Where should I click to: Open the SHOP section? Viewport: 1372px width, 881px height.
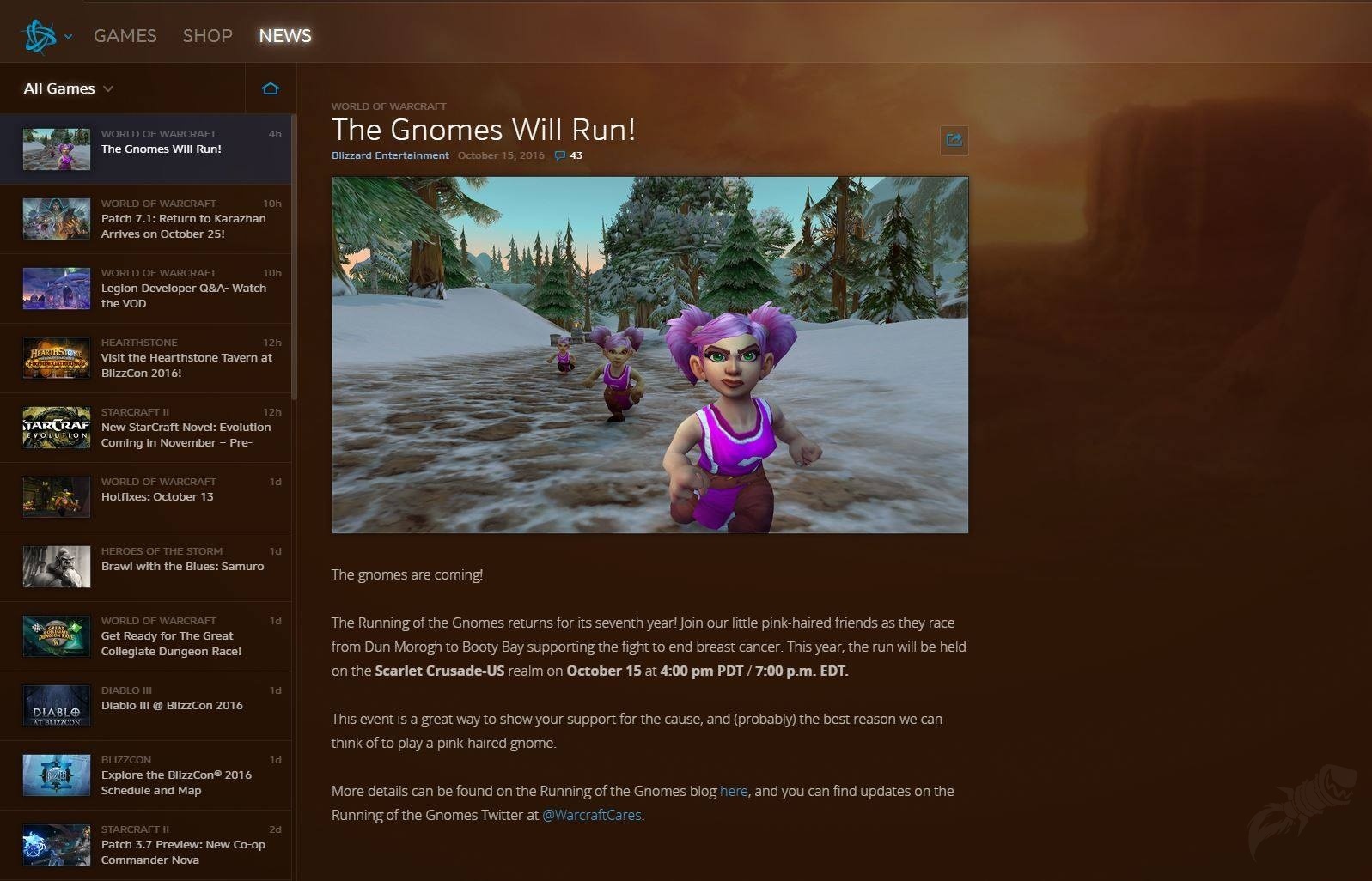[207, 35]
